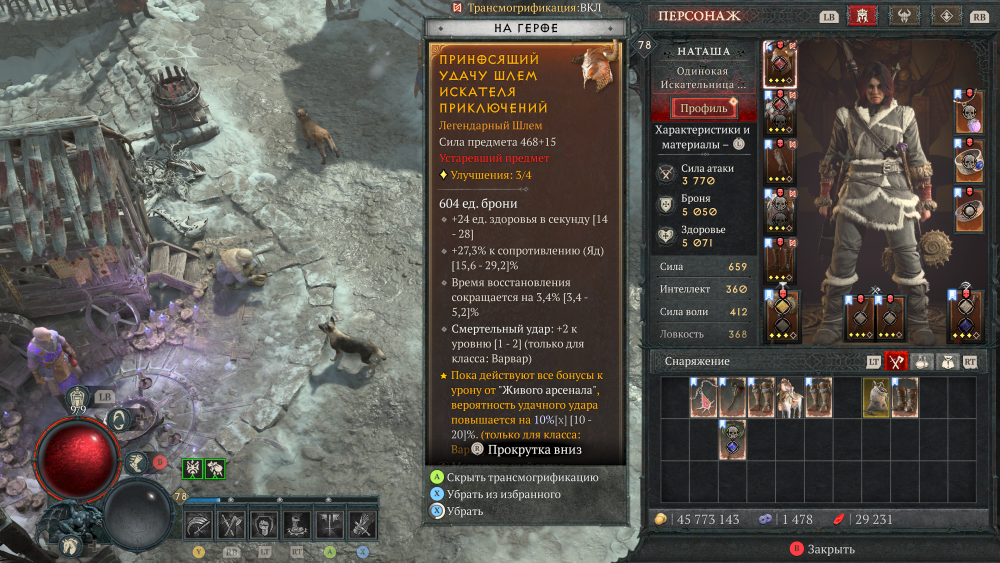This screenshot has width=1000, height=563.
Task: Select the skull-socketed item in the second inventory row
Action: (x=732, y=439)
